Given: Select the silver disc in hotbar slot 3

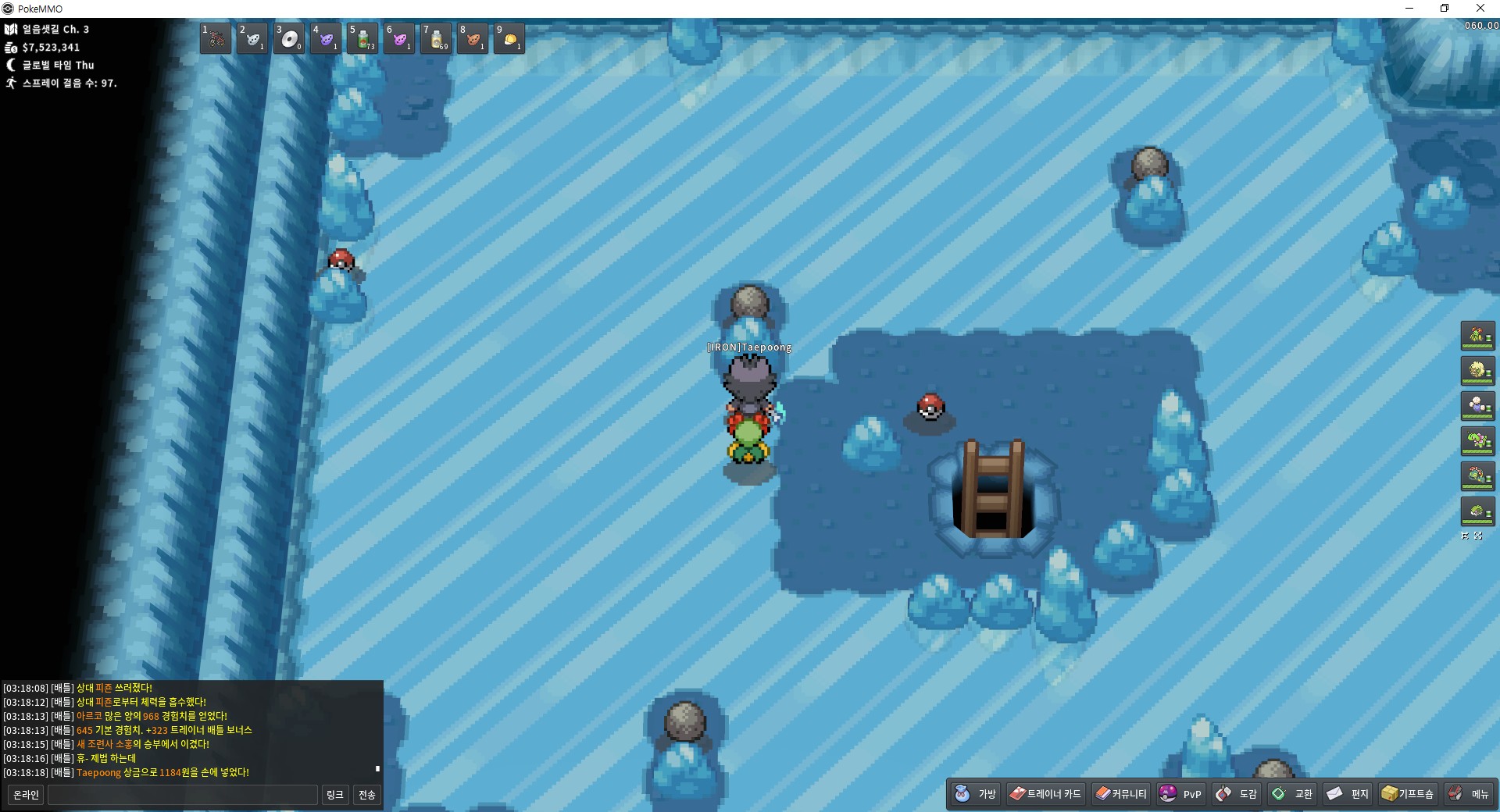Looking at the screenshot, I should (289, 38).
